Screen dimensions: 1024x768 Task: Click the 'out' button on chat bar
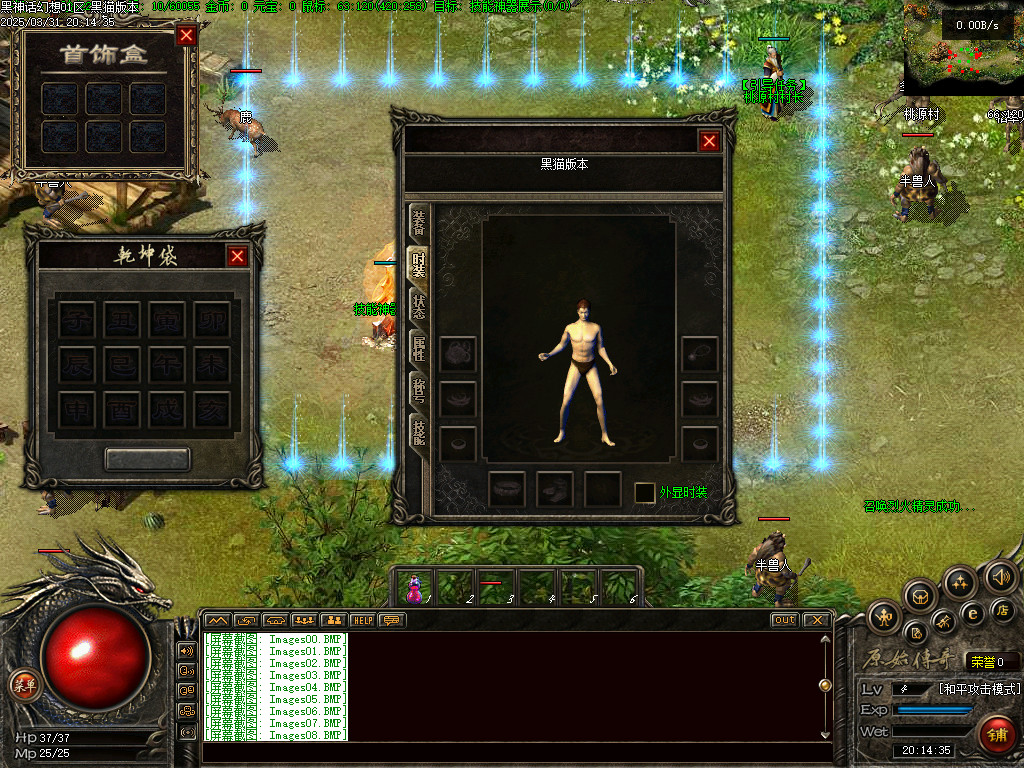coord(784,620)
